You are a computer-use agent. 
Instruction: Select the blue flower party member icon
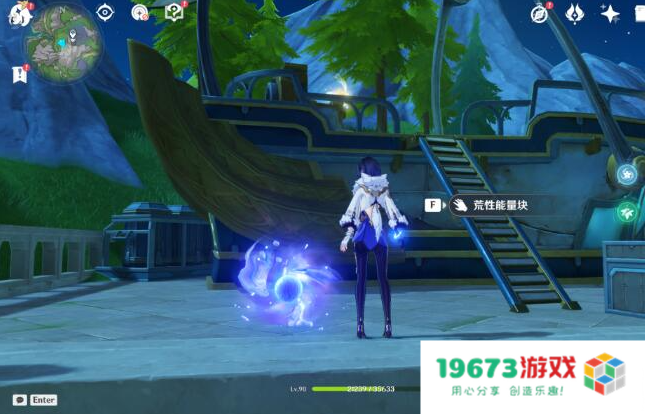click(627, 175)
